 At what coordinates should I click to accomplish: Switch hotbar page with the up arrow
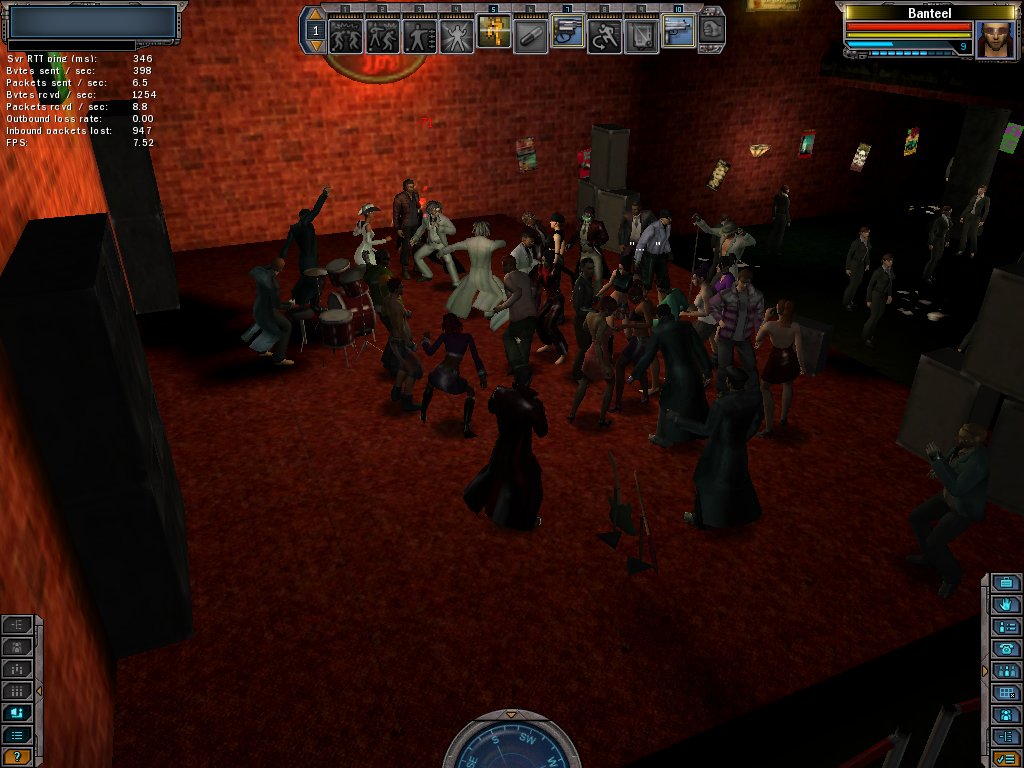[316, 17]
